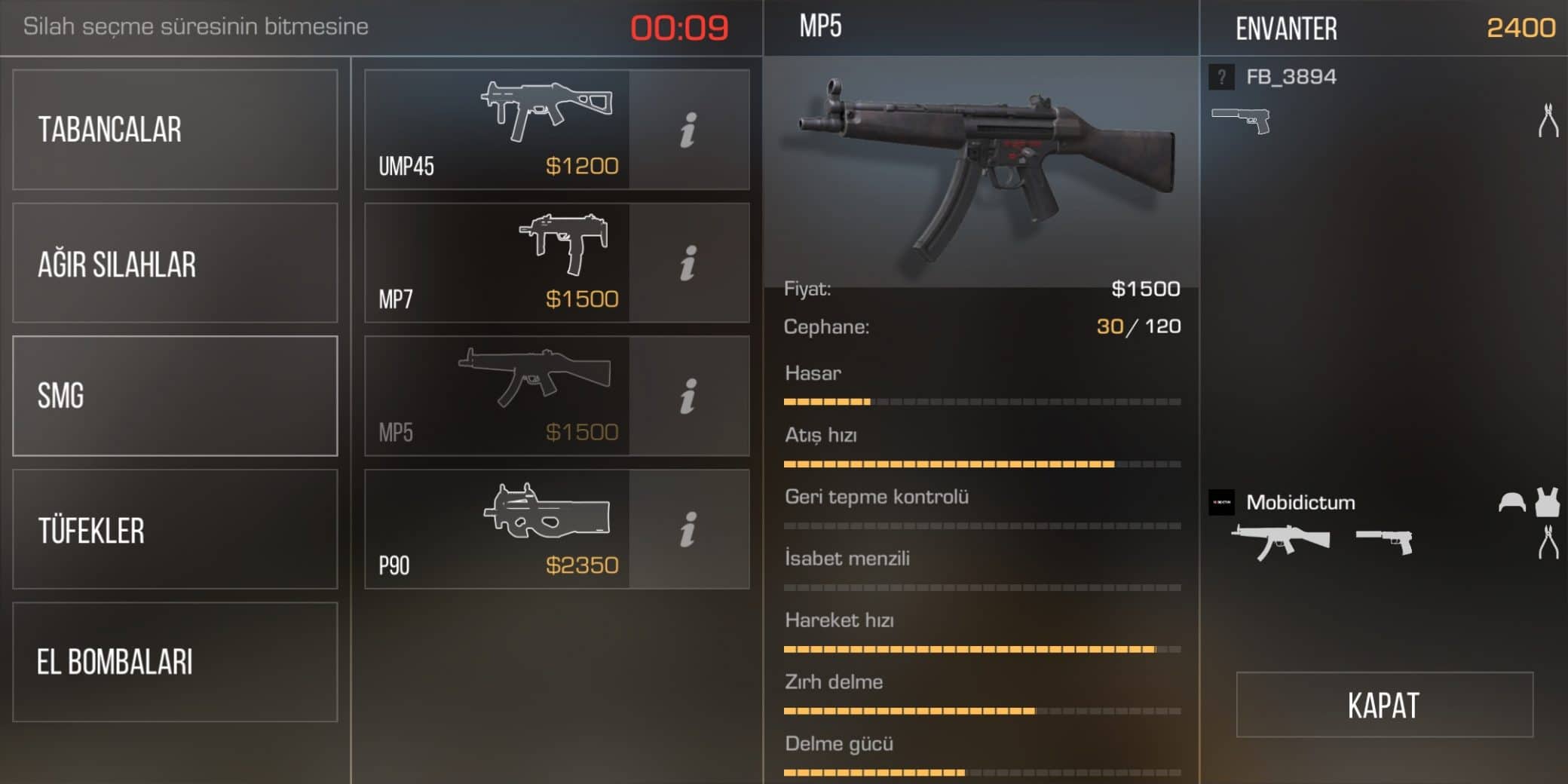Choose the El Bombaları category
Viewport: 1568px width, 784px height.
(x=175, y=662)
